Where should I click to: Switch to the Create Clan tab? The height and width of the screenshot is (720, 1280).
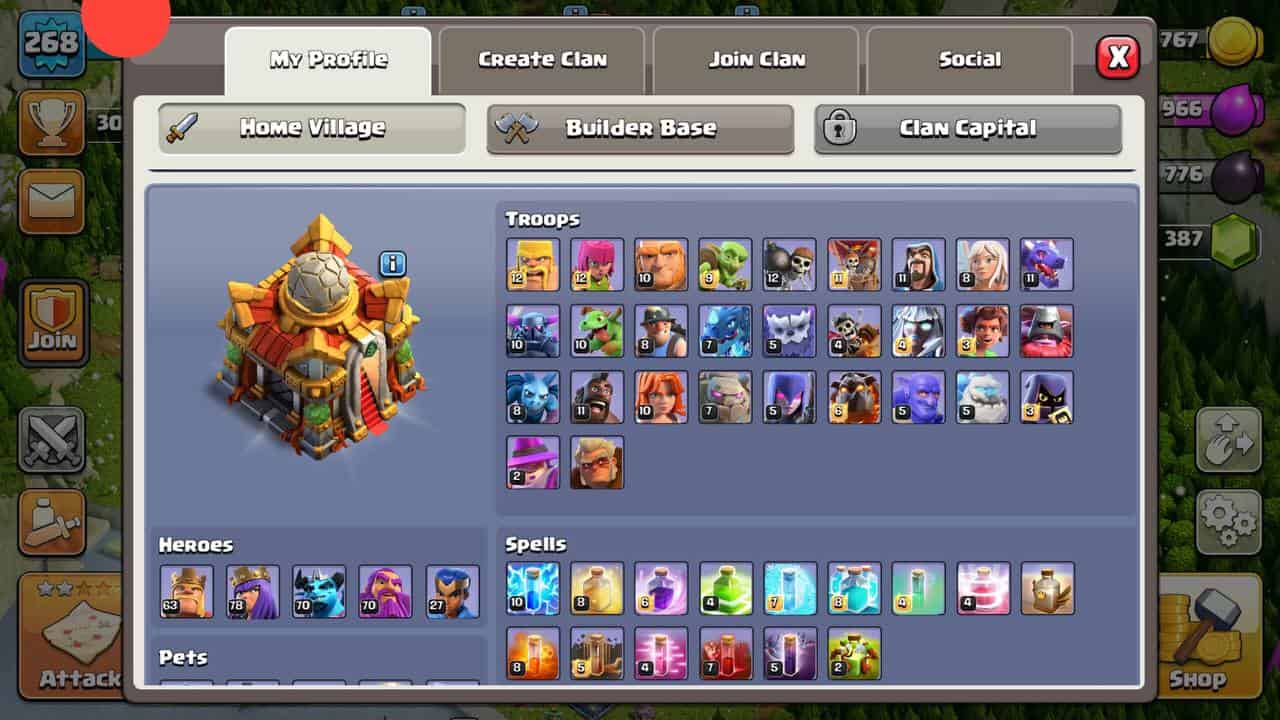(x=542, y=60)
